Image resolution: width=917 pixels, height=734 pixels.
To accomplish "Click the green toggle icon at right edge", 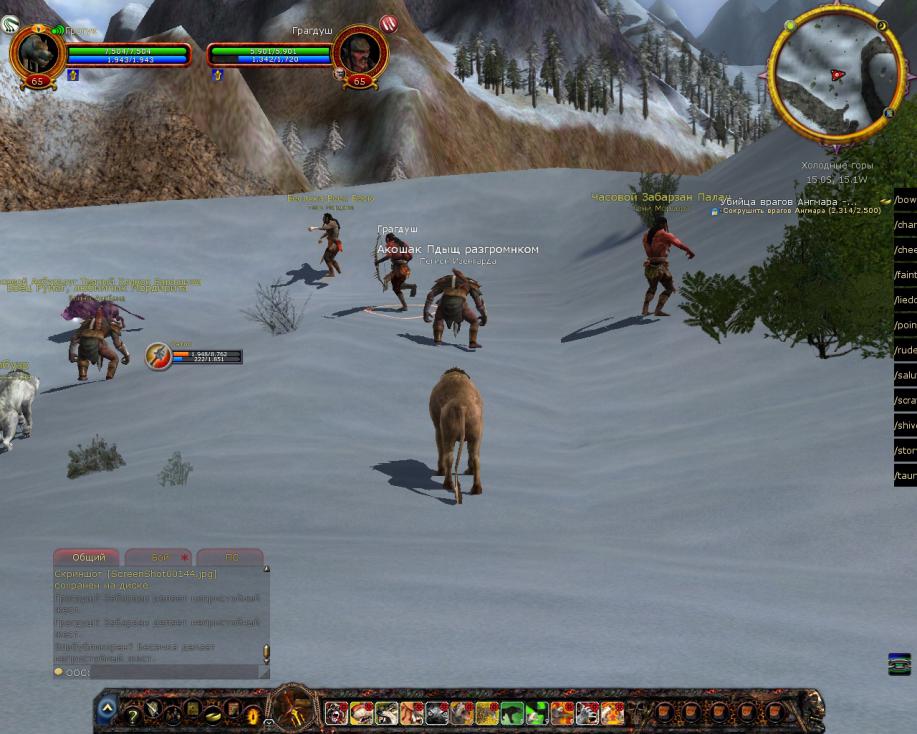I will click(899, 663).
